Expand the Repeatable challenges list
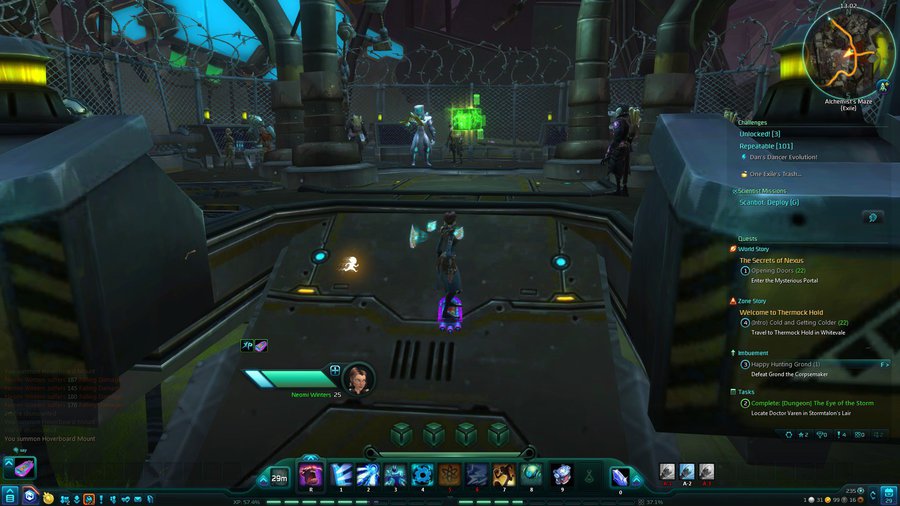900x506 pixels. pos(766,145)
